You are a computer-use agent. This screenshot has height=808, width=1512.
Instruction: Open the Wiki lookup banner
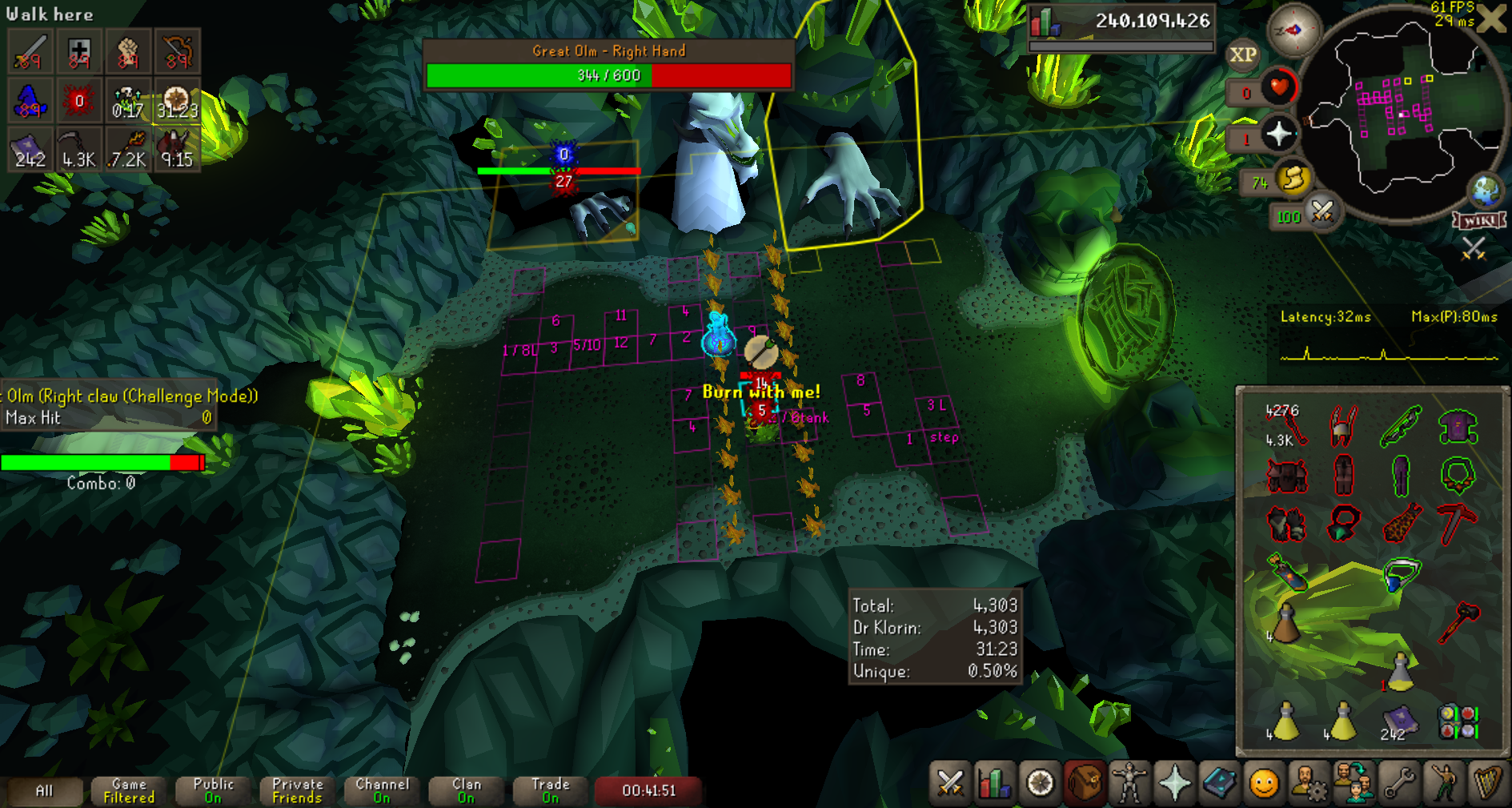click(1480, 220)
